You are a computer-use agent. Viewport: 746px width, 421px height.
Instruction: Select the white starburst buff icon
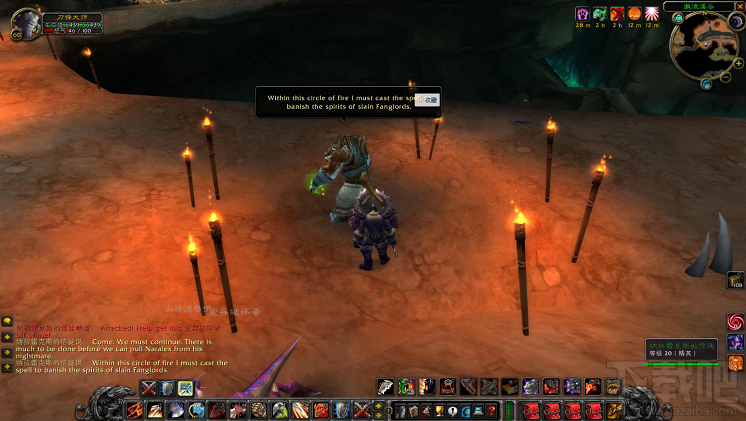click(x=652, y=13)
